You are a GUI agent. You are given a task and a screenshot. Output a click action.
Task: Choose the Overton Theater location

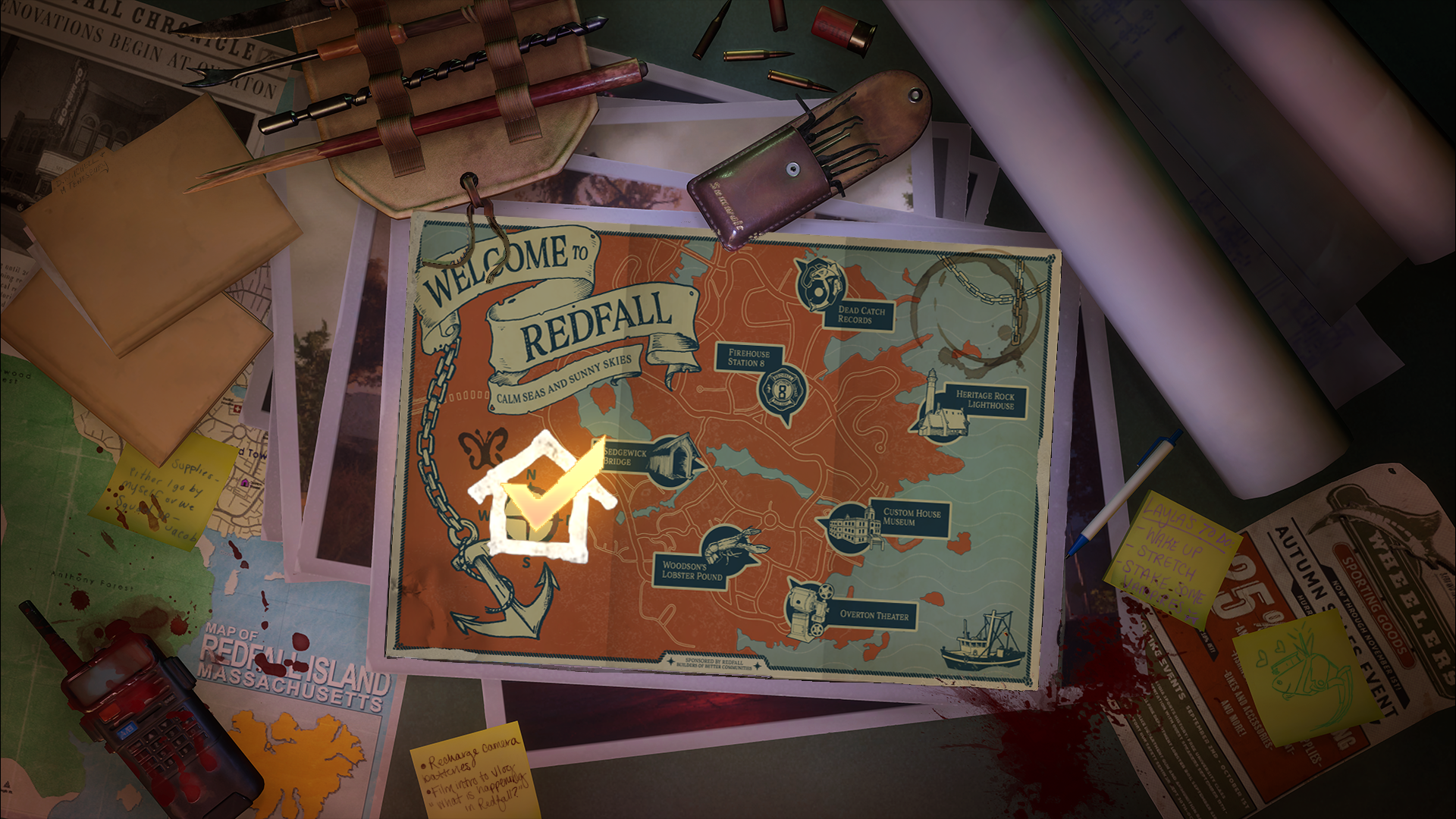tap(808, 607)
